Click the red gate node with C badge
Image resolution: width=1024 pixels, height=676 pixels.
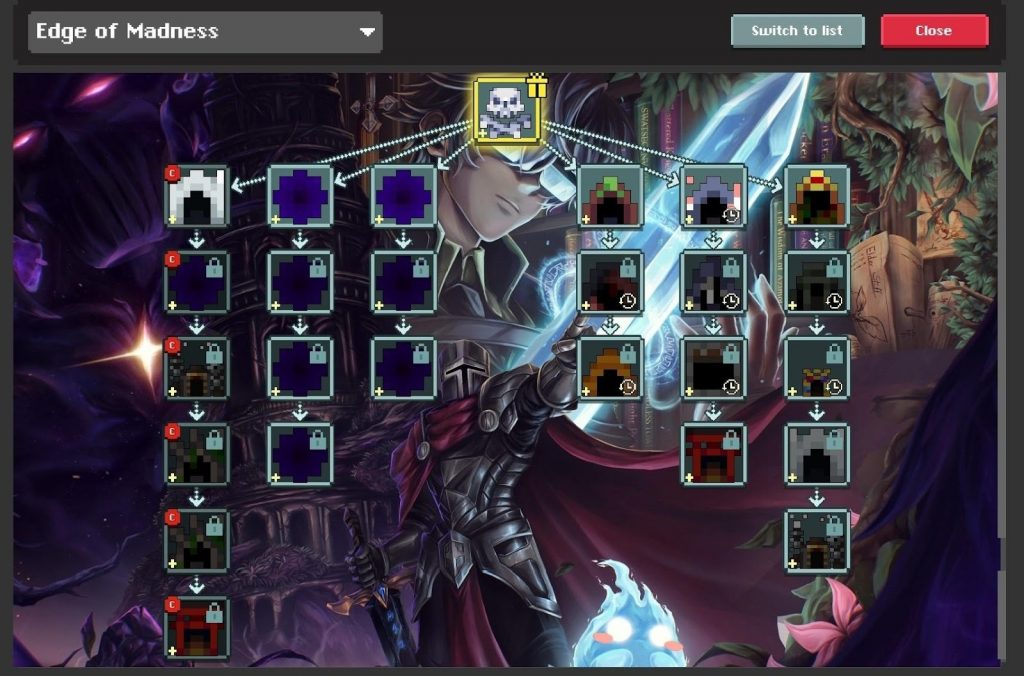(x=197, y=628)
